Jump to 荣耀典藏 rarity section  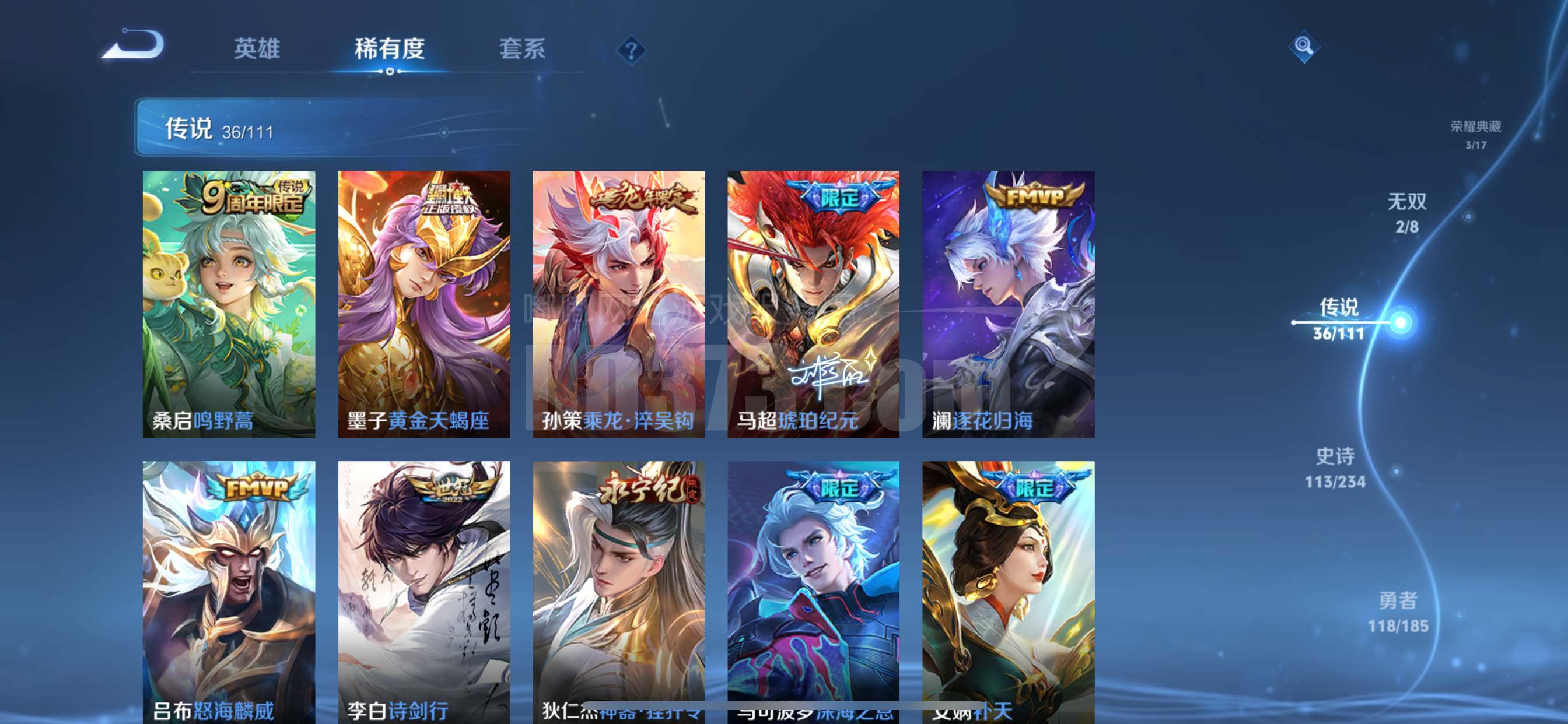(1475, 134)
